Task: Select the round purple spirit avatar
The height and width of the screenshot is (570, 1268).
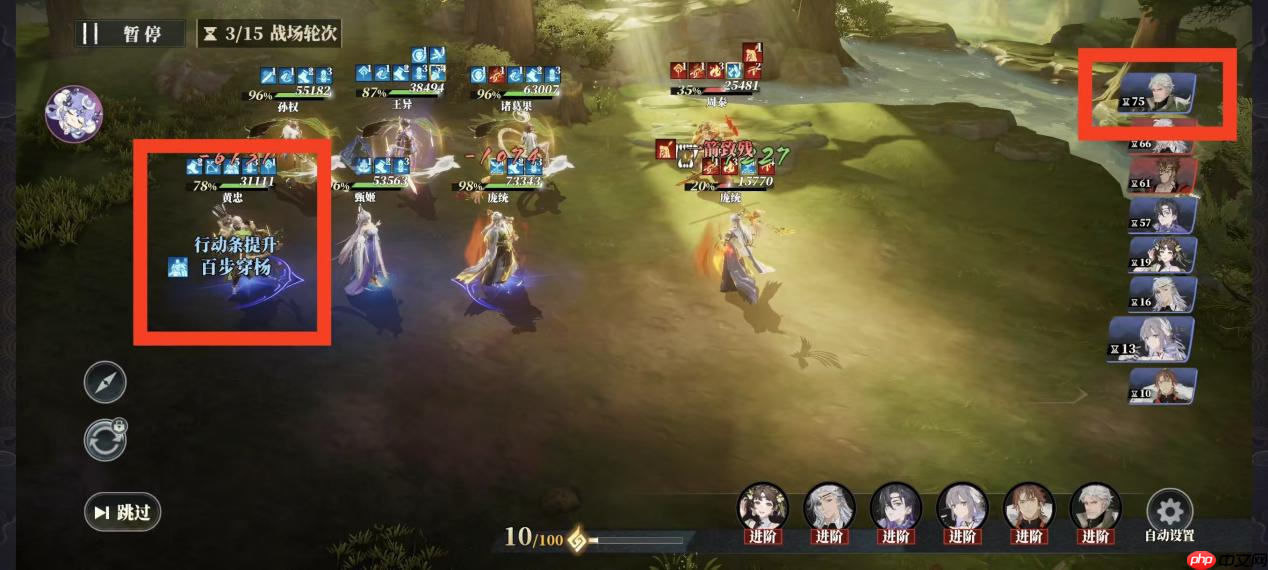Action: tap(74, 114)
